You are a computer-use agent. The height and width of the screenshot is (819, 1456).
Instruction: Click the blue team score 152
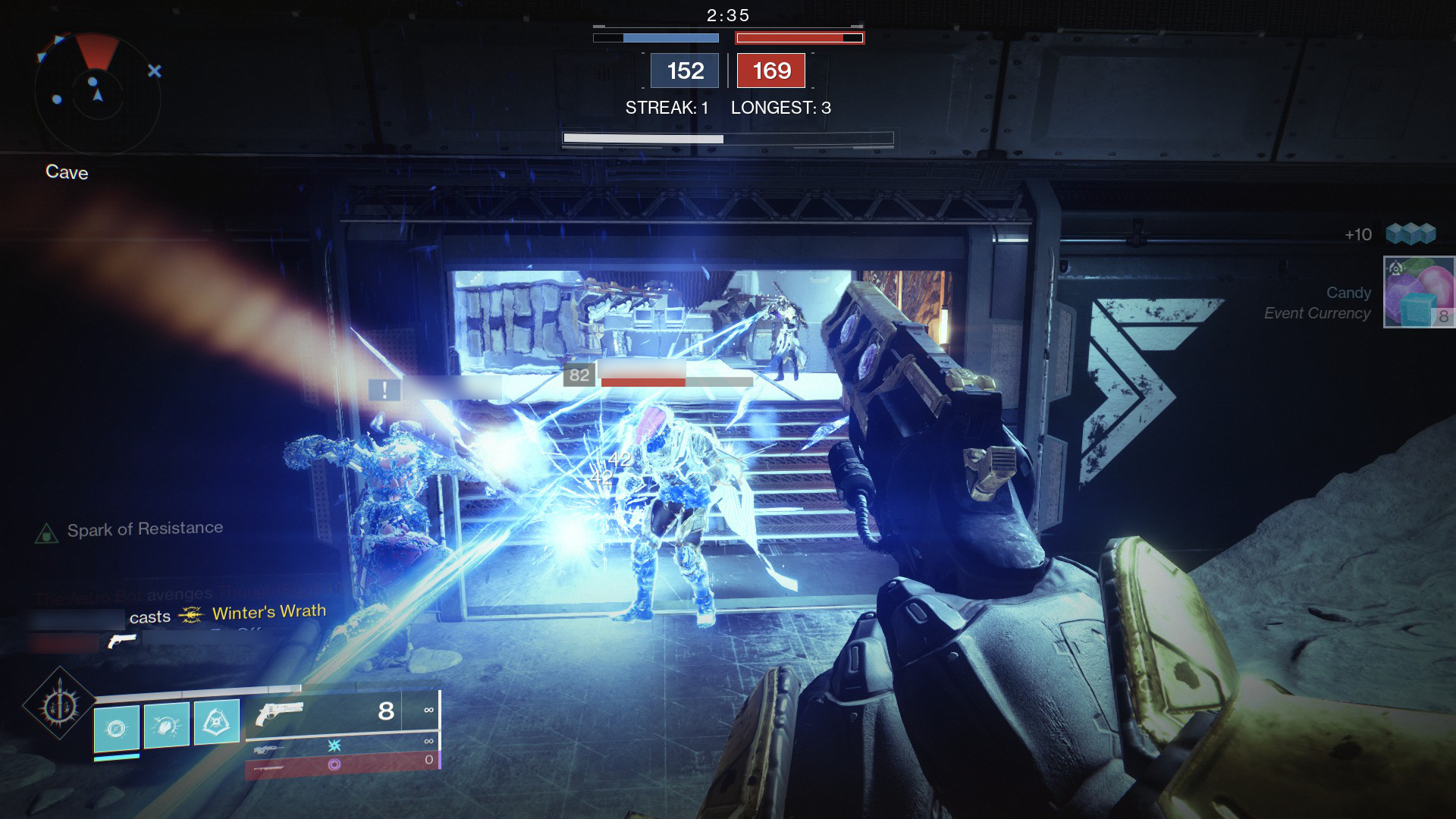pos(683,71)
